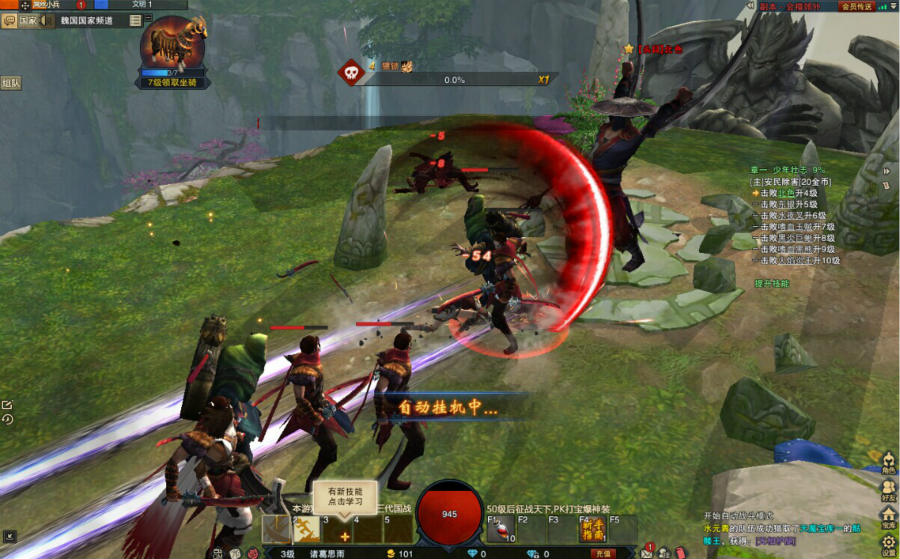This screenshot has width=900, height=559.
Task: Open the 好友 friends list
Action: [888, 491]
